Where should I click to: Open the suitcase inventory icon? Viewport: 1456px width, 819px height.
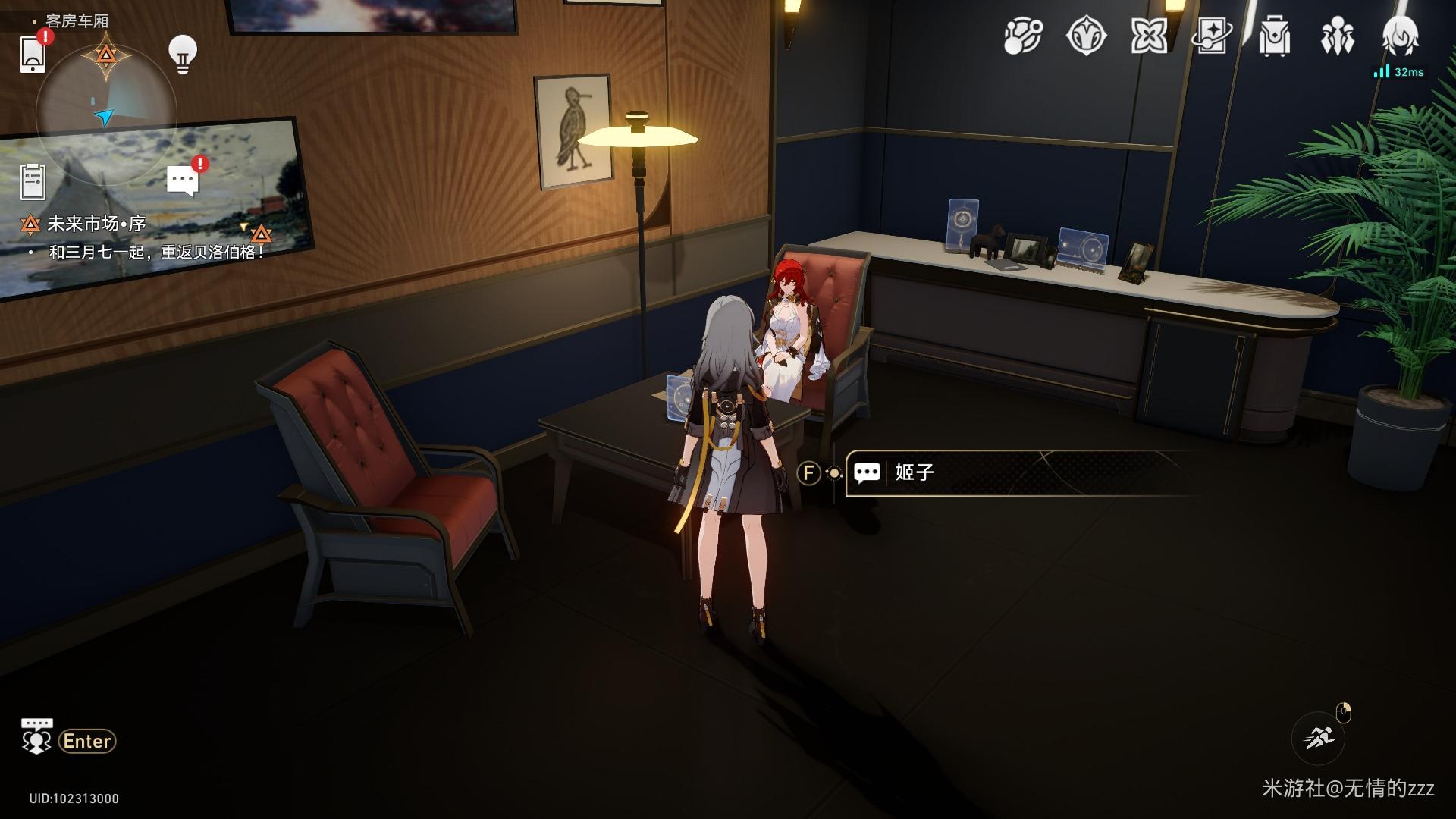[x=1274, y=36]
